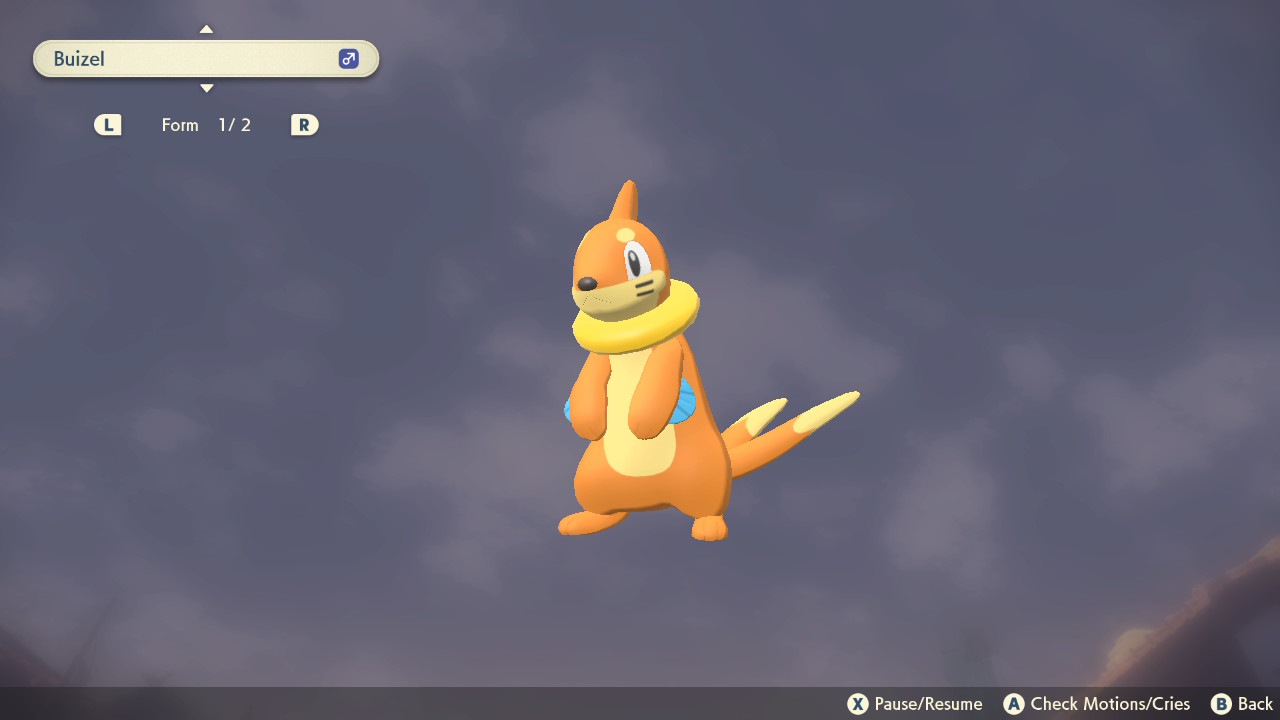Select the gender badge on the name field
The width and height of the screenshot is (1280, 720).
pyautogui.click(x=347, y=58)
